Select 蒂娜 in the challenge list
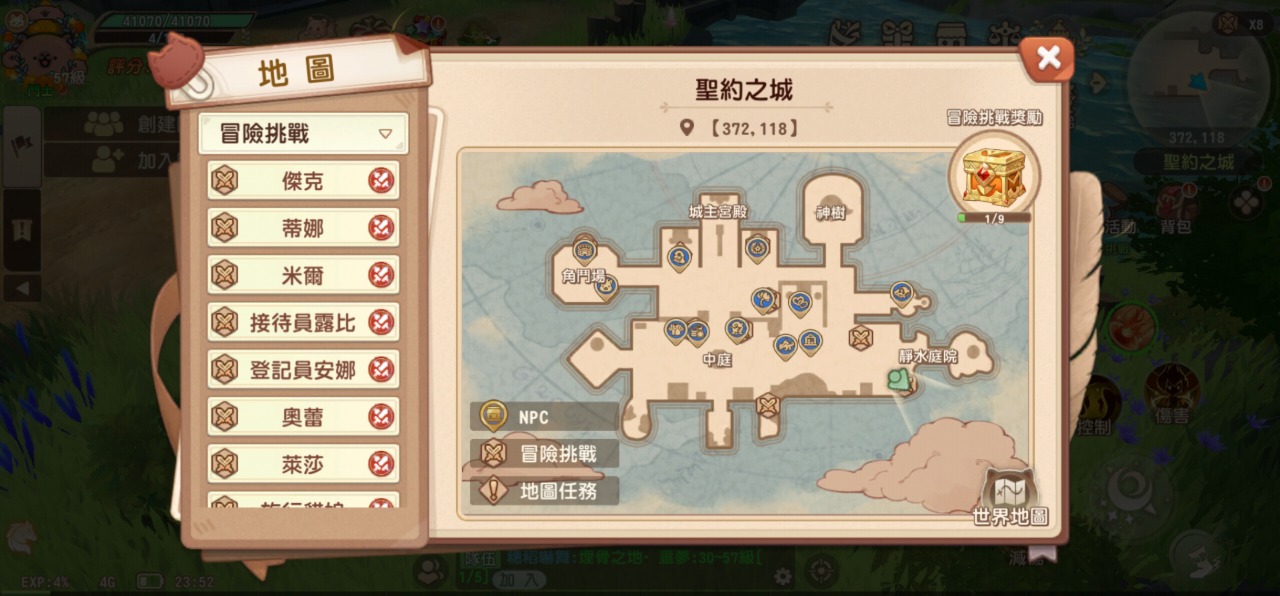Image resolution: width=1280 pixels, height=596 pixels. coord(303,228)
